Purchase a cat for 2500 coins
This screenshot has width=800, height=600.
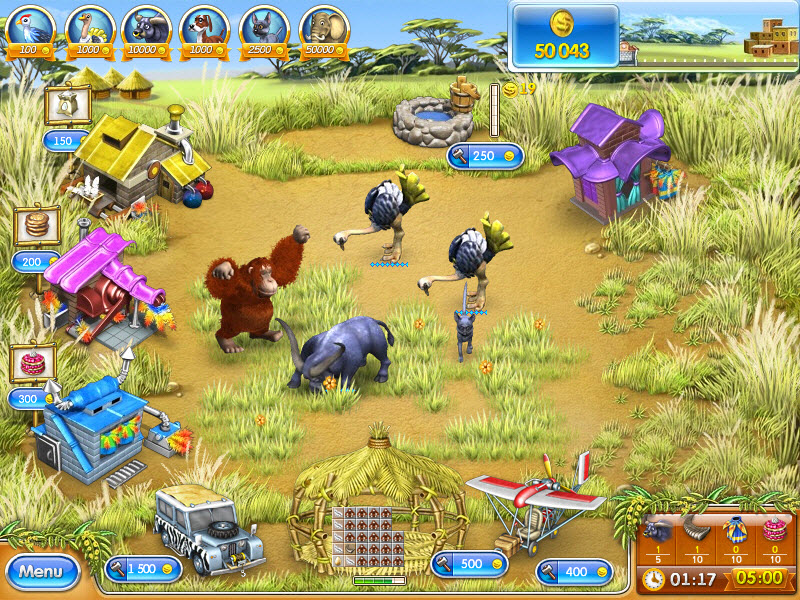click(262, 28)
